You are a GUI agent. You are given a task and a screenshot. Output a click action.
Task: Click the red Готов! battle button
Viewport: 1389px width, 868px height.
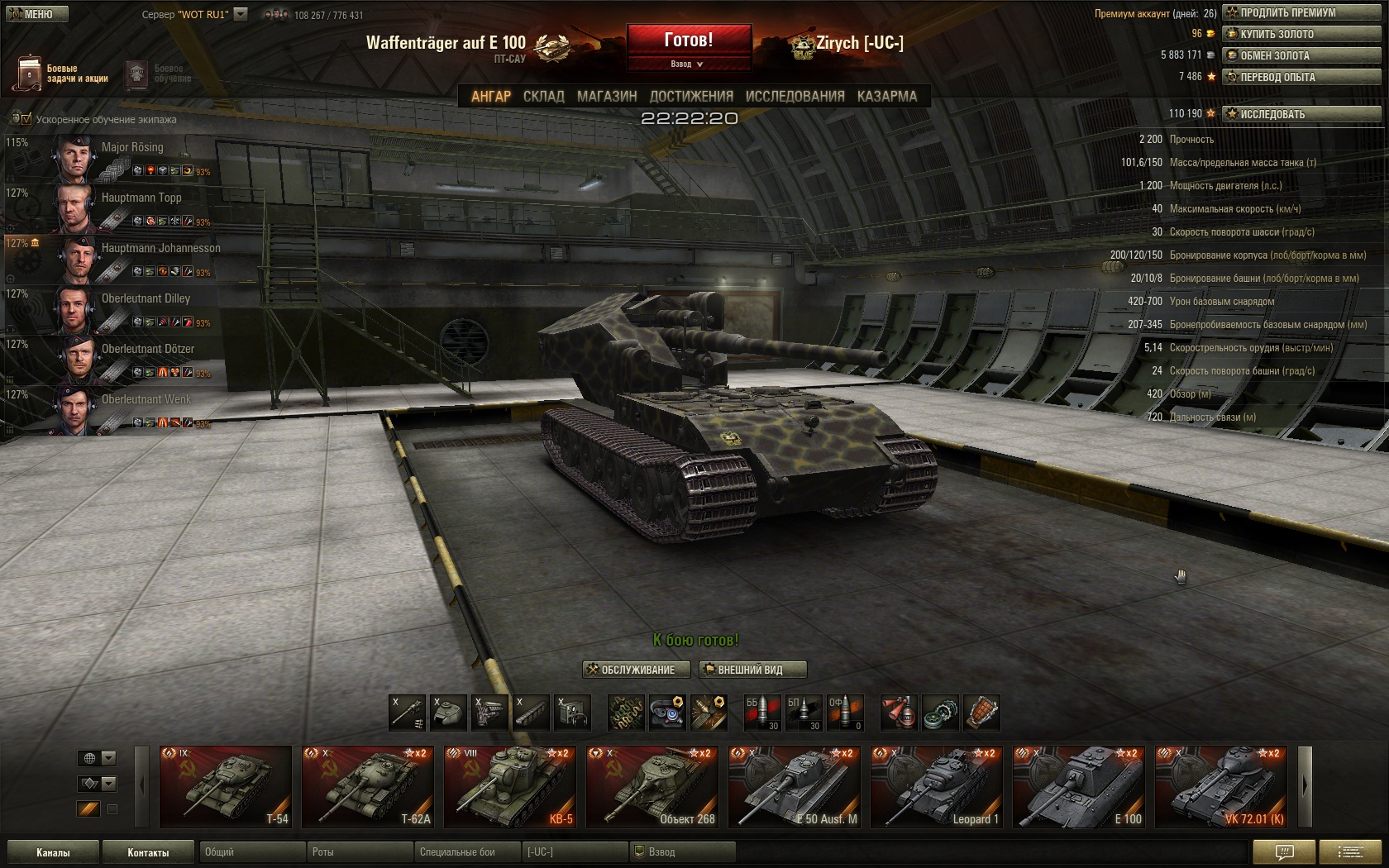[689, 41]
